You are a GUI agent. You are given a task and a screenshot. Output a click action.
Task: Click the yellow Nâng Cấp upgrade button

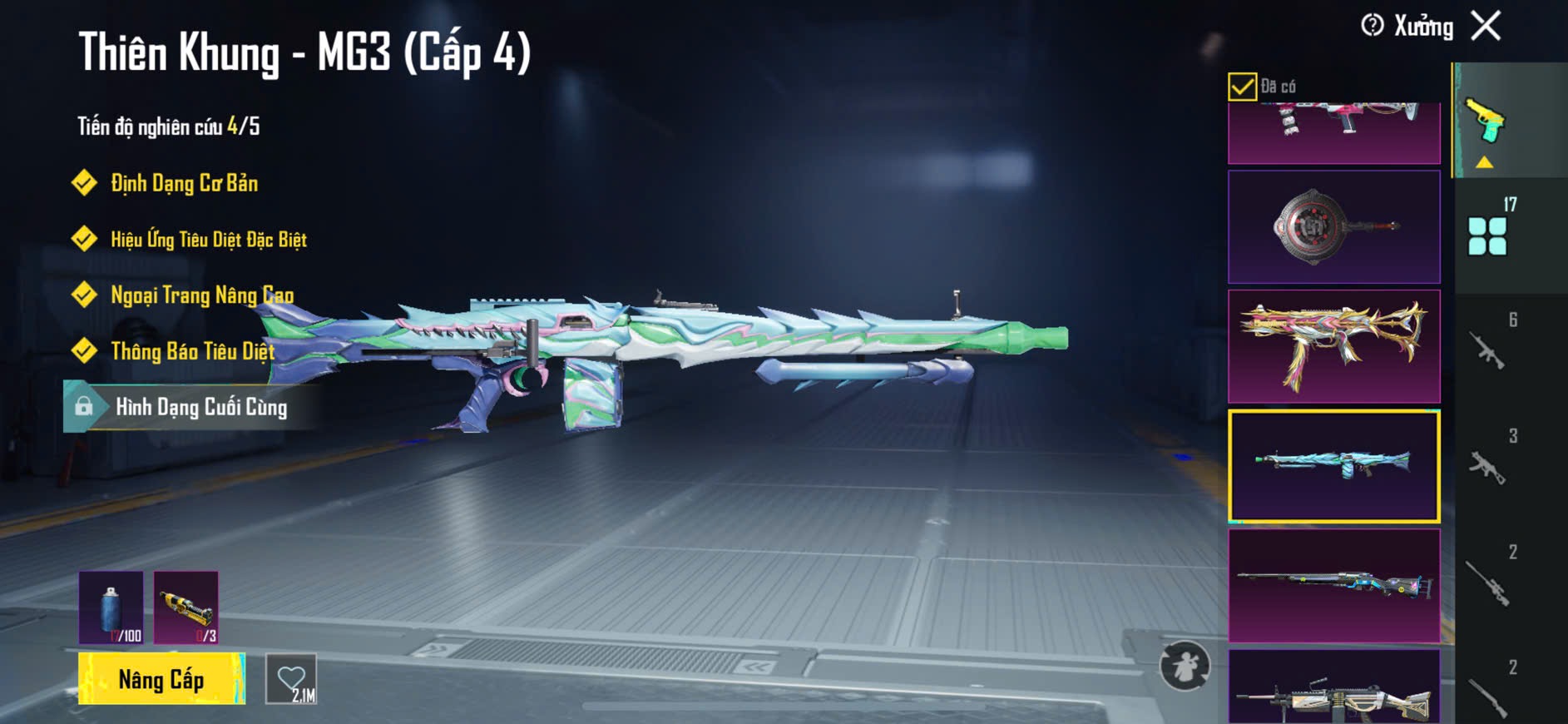(161, 679)
